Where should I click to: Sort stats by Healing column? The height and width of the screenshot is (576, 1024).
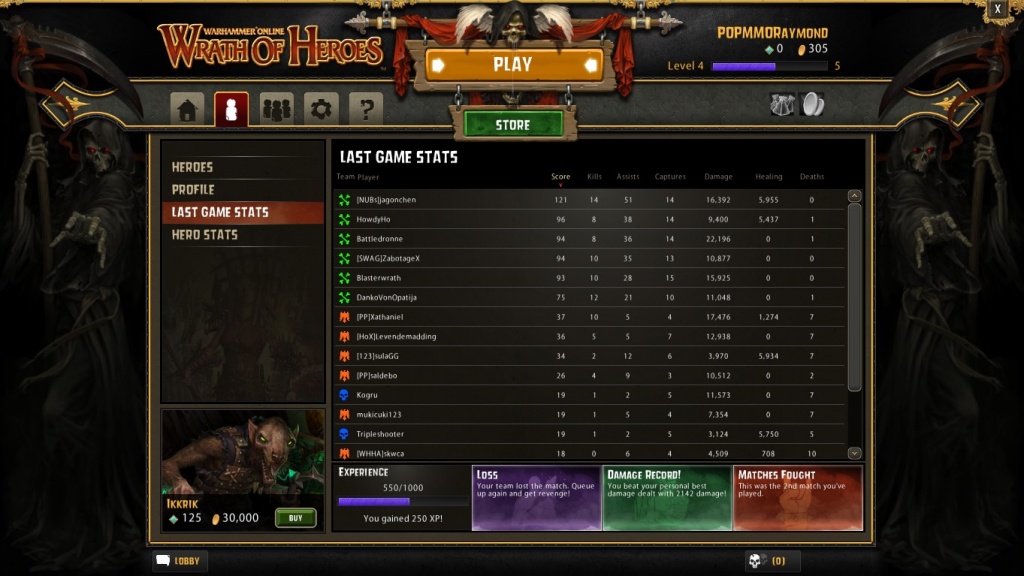coord(768,177)
